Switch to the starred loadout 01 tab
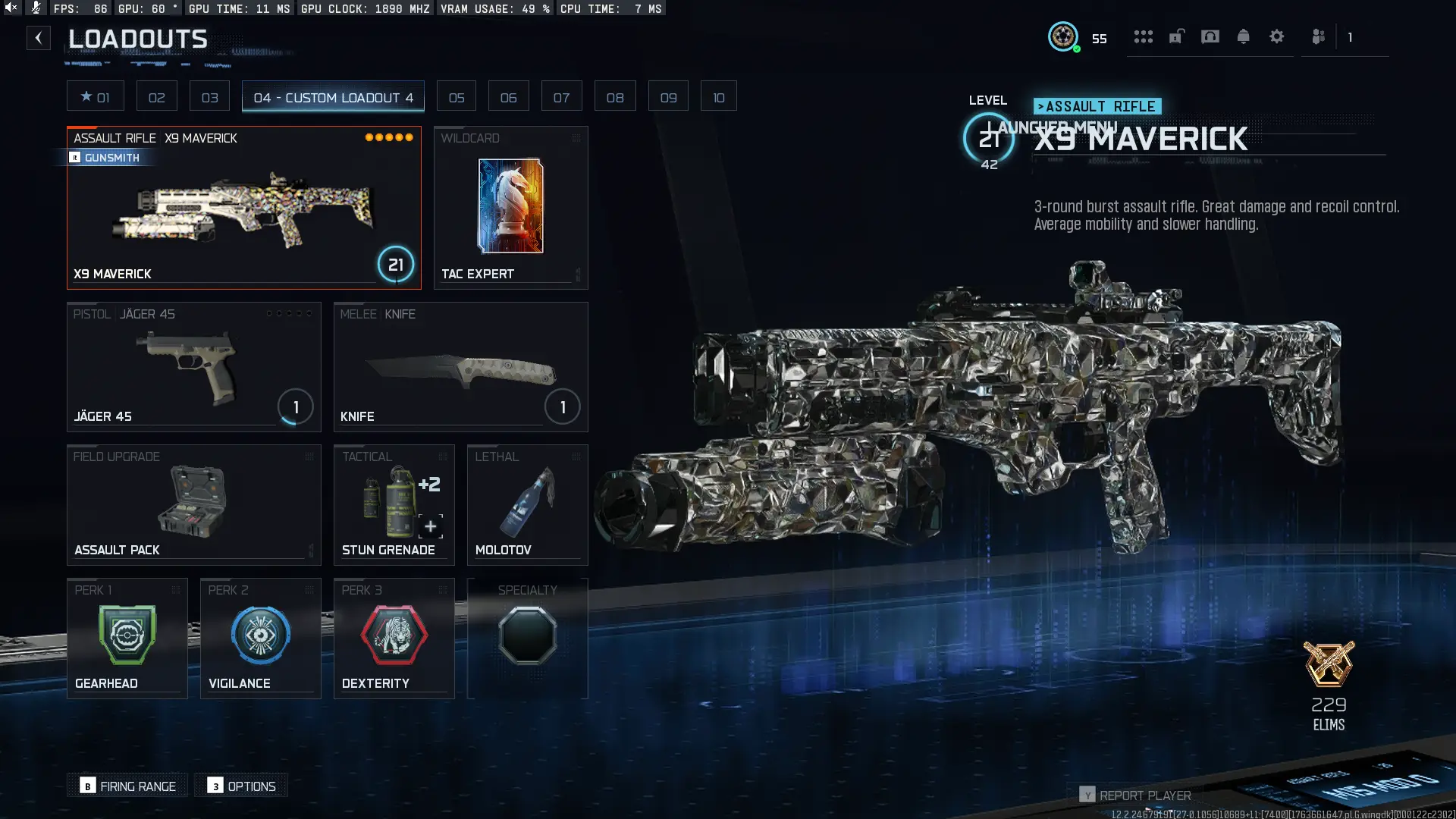Viewport: 1456px width, 819px height. coord(96,96)
